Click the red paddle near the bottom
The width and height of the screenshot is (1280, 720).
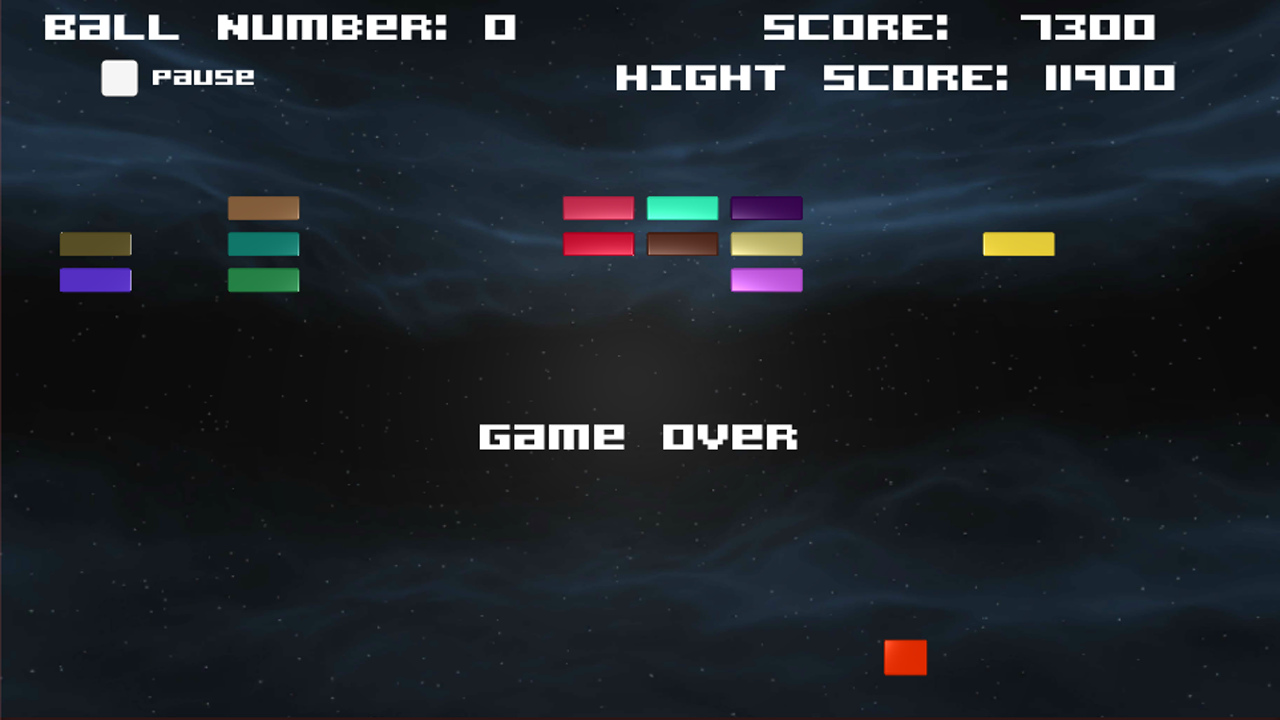click(904, 658)
